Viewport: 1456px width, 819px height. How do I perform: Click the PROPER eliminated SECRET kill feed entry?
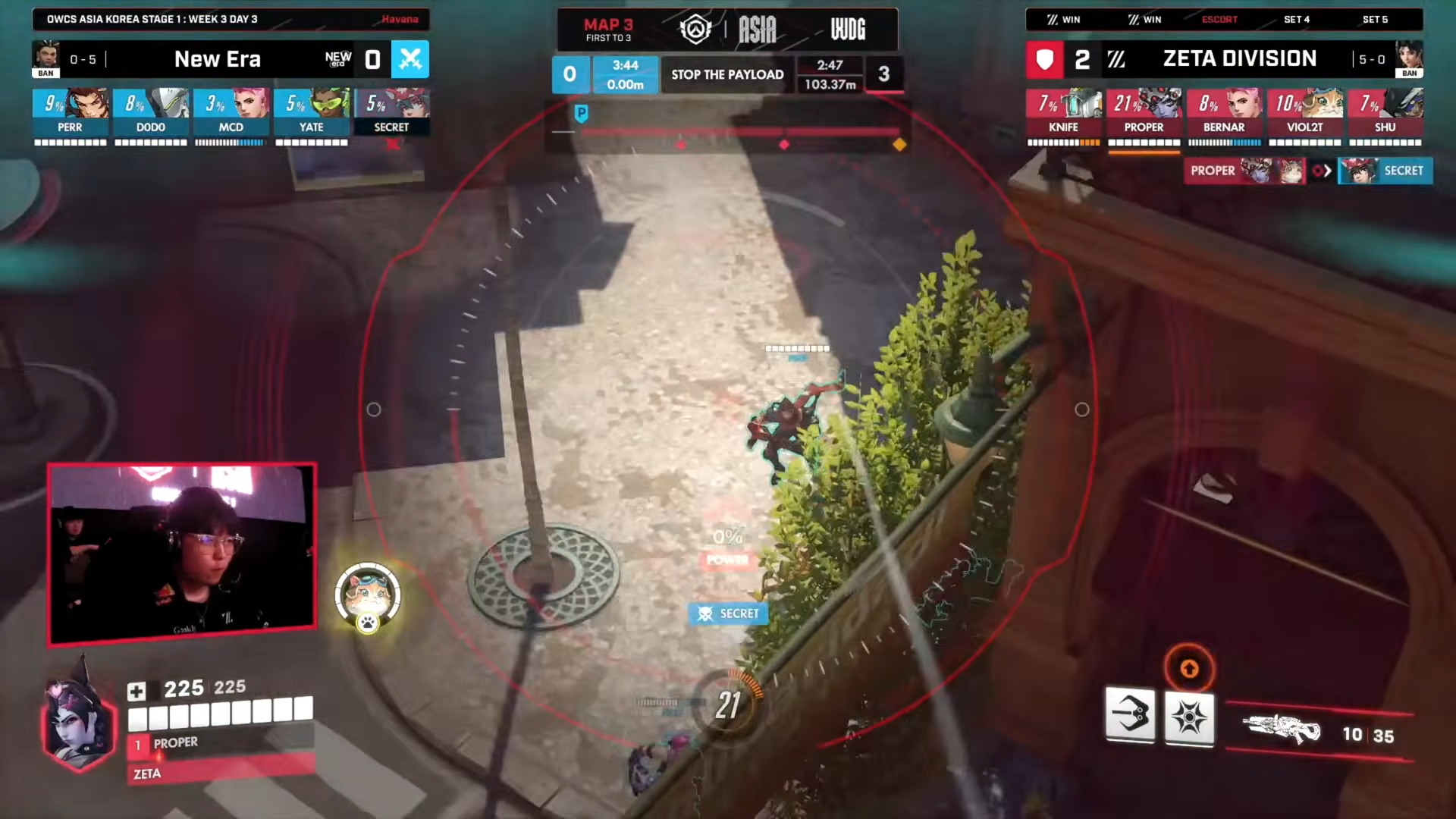point(1307,171)
